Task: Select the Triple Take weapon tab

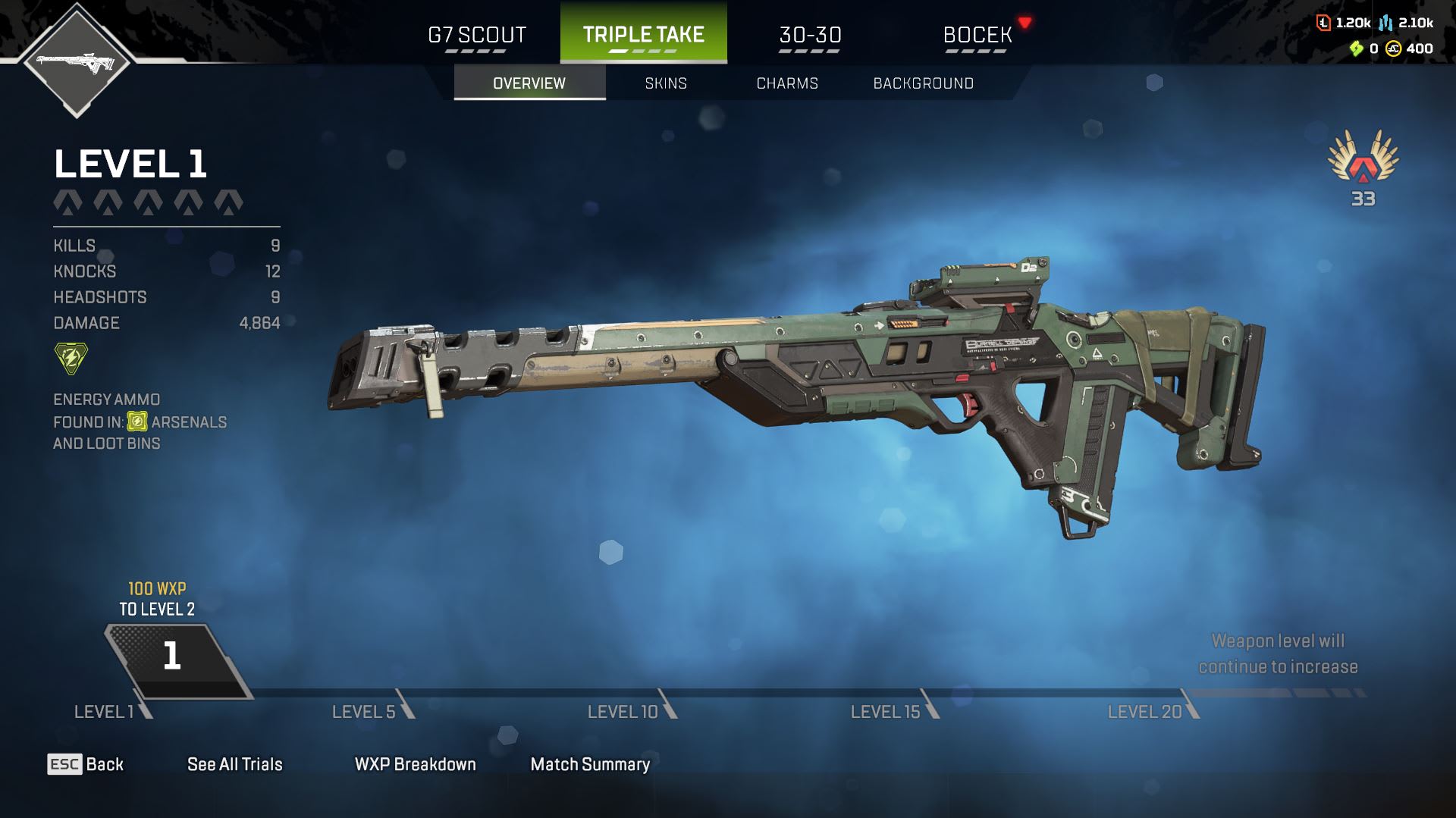Action: (x=643, y=34)
